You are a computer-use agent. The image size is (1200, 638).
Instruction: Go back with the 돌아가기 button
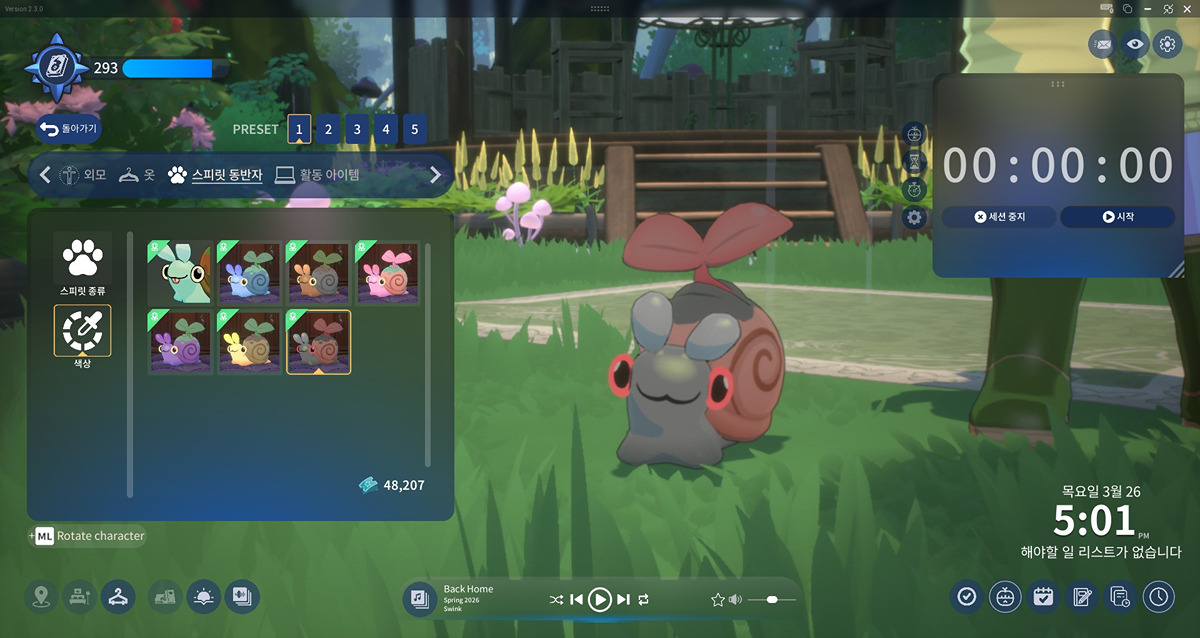(69, 129)
